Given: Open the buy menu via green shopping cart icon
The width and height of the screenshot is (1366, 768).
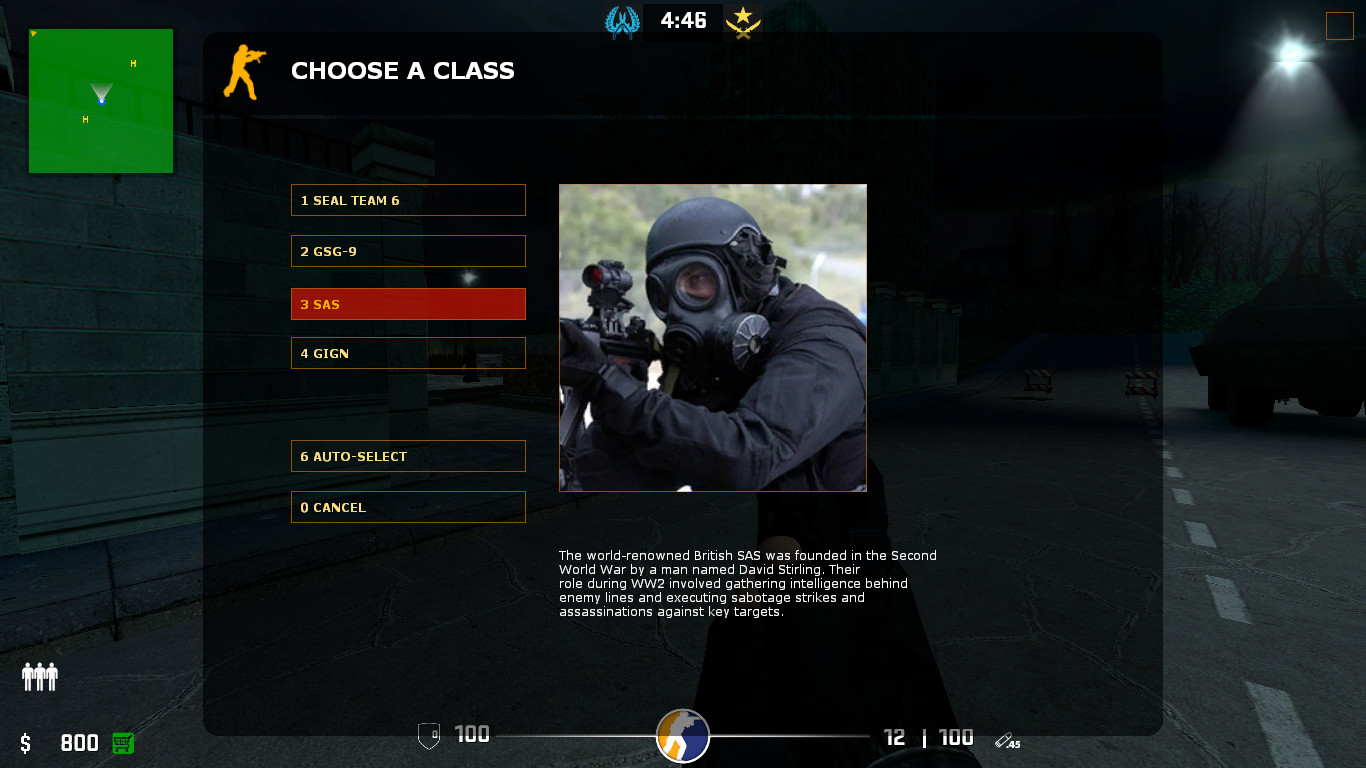Looking at the screenshot, I should [x=122, y=743].
